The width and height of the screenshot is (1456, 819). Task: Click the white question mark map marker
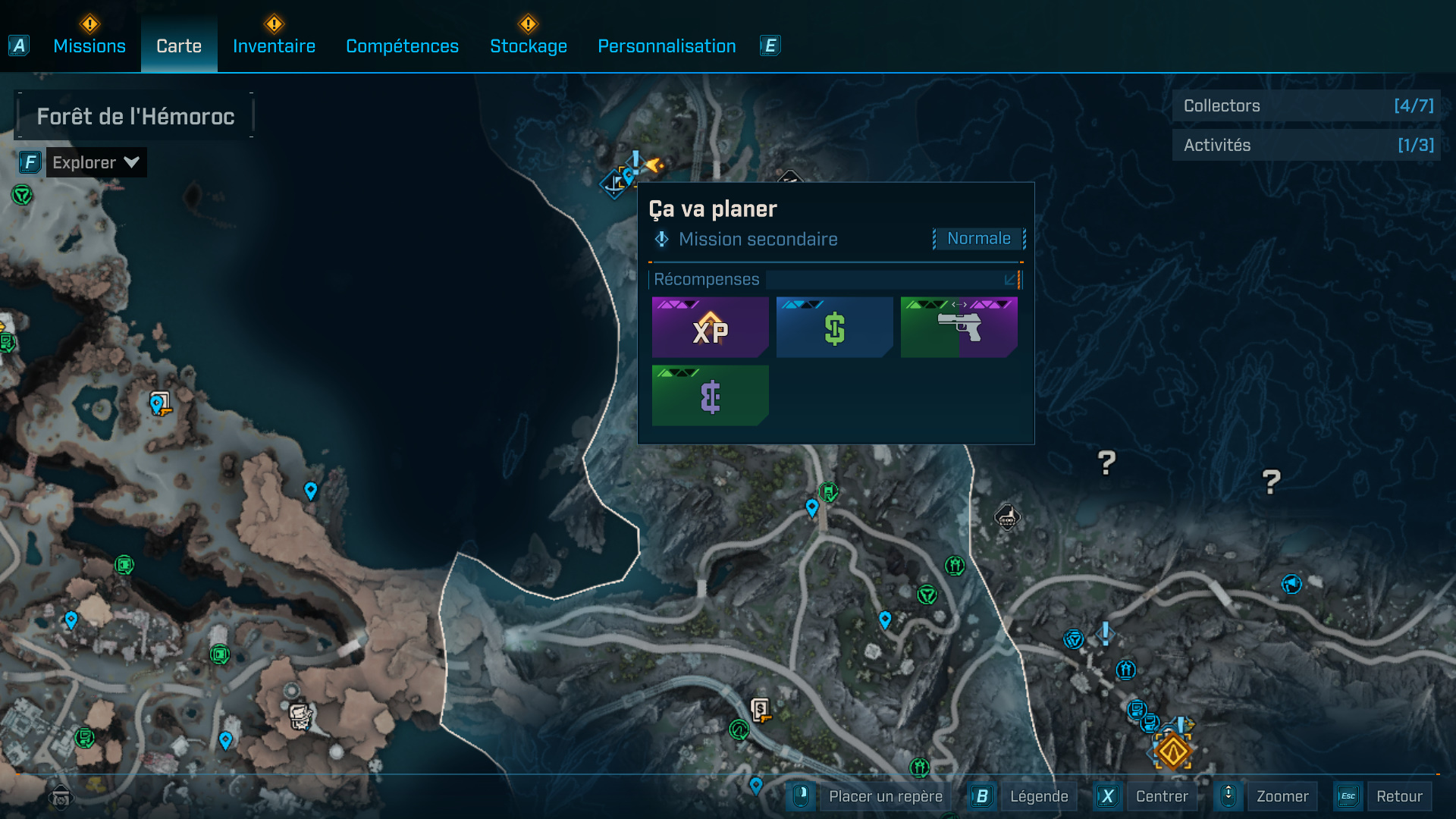1106,462
